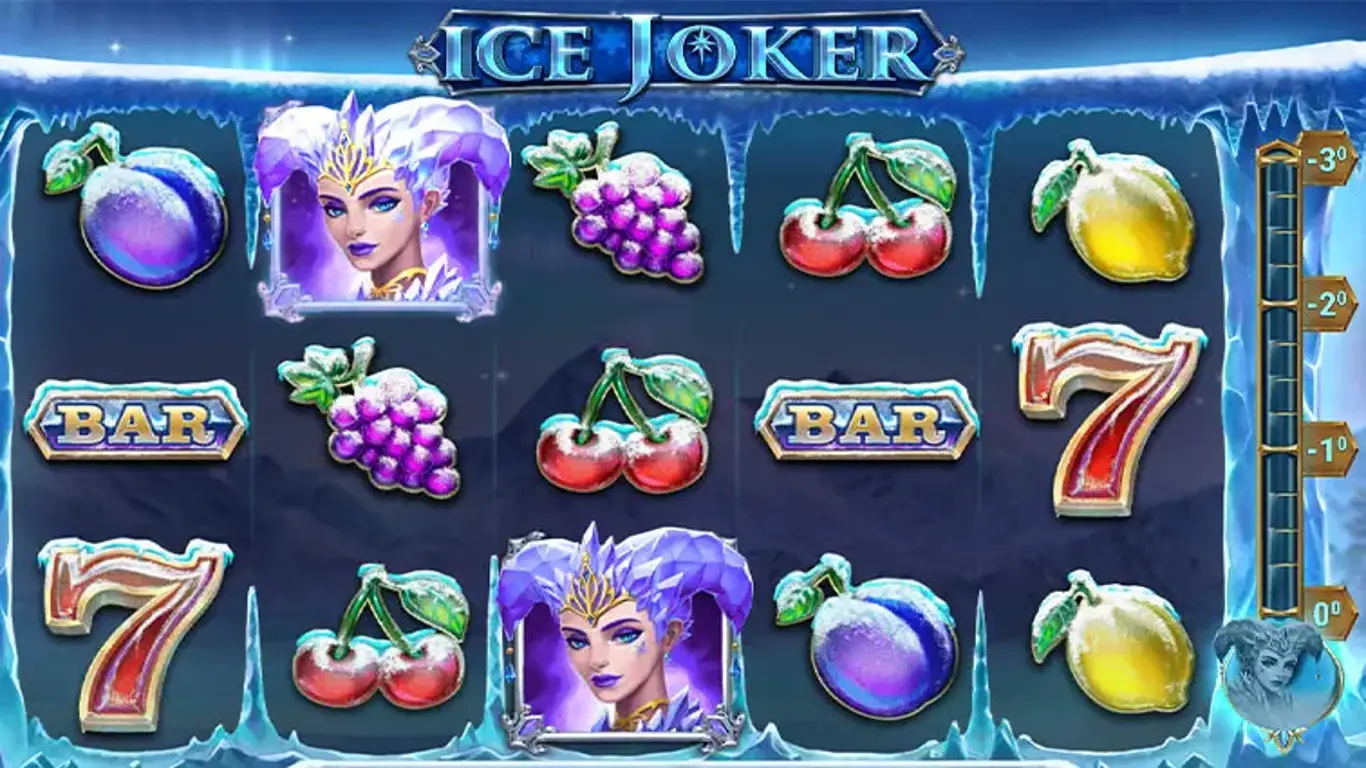This screenshot has height=768, width=1366.
Task: Select the cherries symbol in the center of reel three
Action: point(625,425)
